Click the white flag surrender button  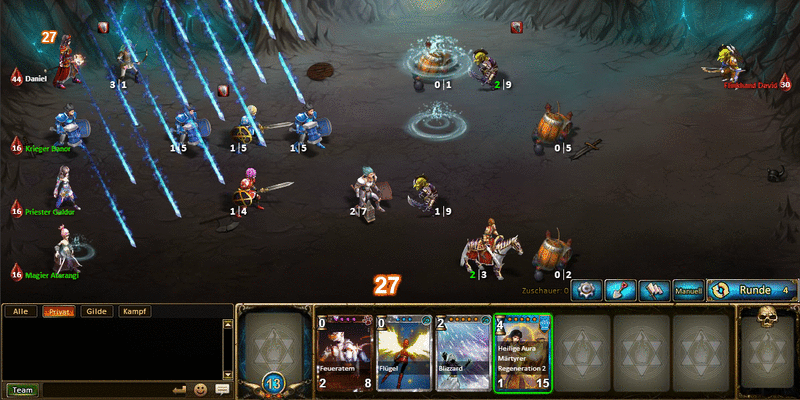point(653,290)
